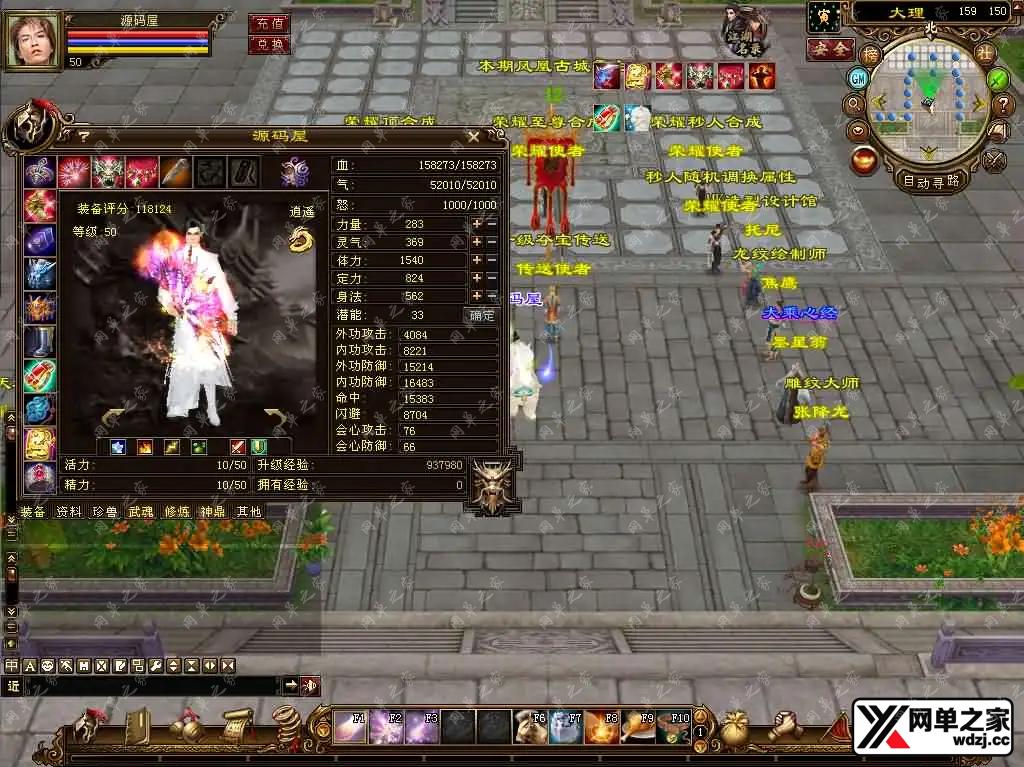Show the 修炼 cultivation tab
The width and height of the screenshot is (1024, 767).
[x=177, y=511]
